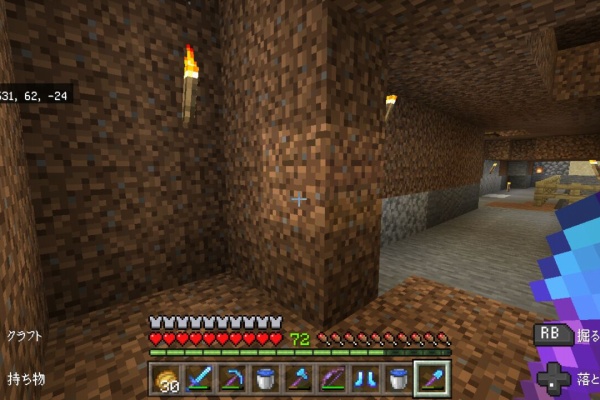Select the diamond sword hotbar slot
The height and width of the screenshot is (400, 600).
click(x=200, y=379)
